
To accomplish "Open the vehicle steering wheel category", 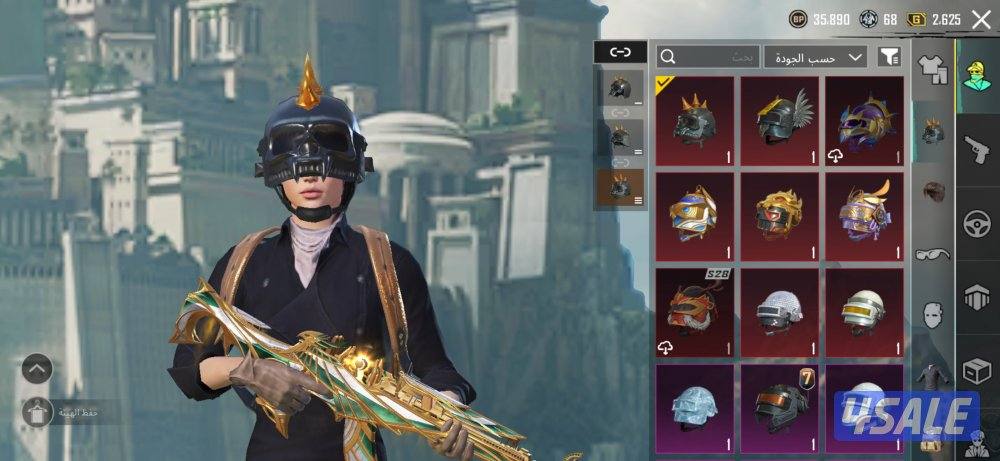I will click(977, 225).
